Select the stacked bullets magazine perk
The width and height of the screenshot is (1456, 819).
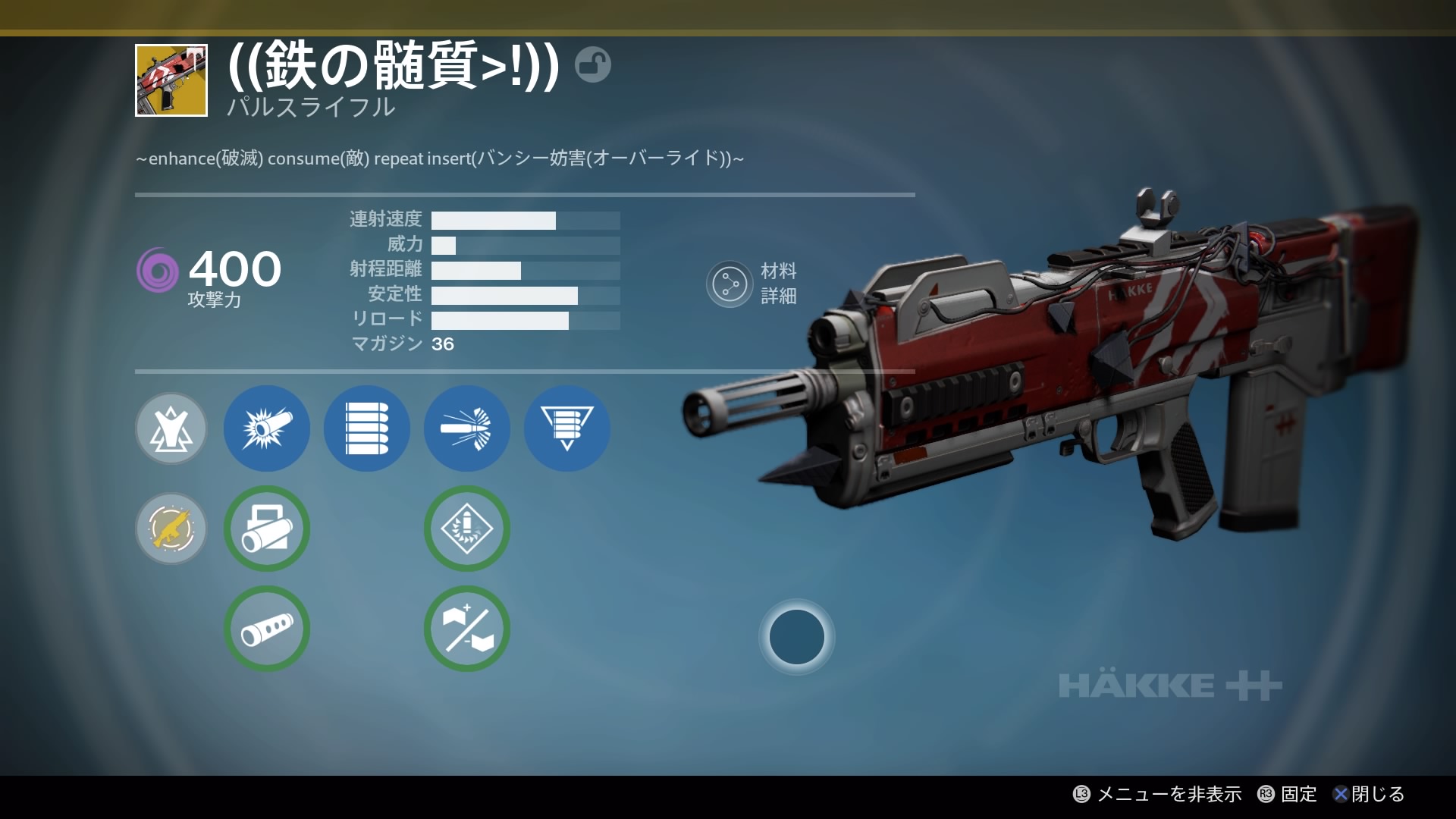(367, 428)
